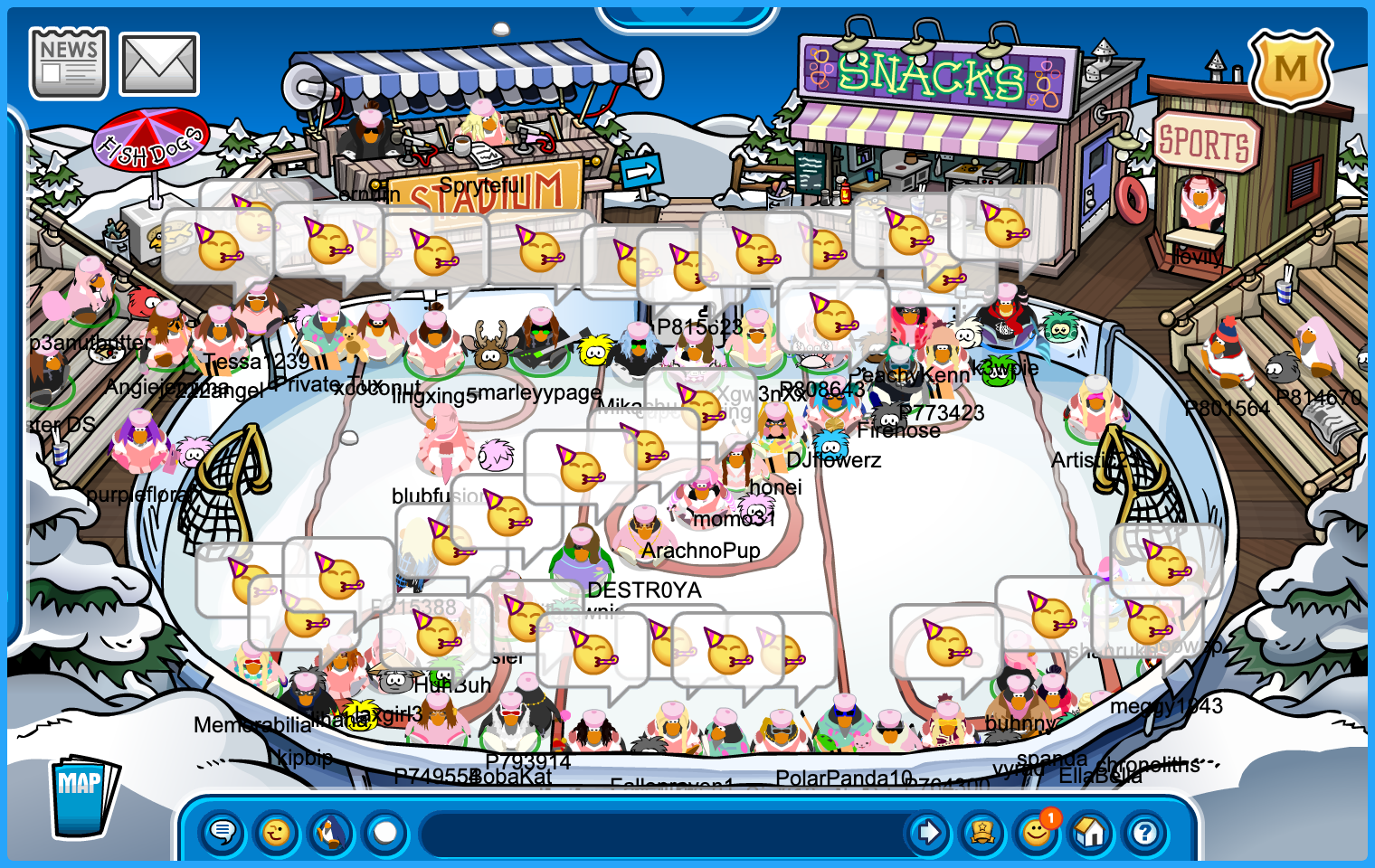Show the winking face emotes menu
Screen dimensions: 1375x868
pos(277,832)
